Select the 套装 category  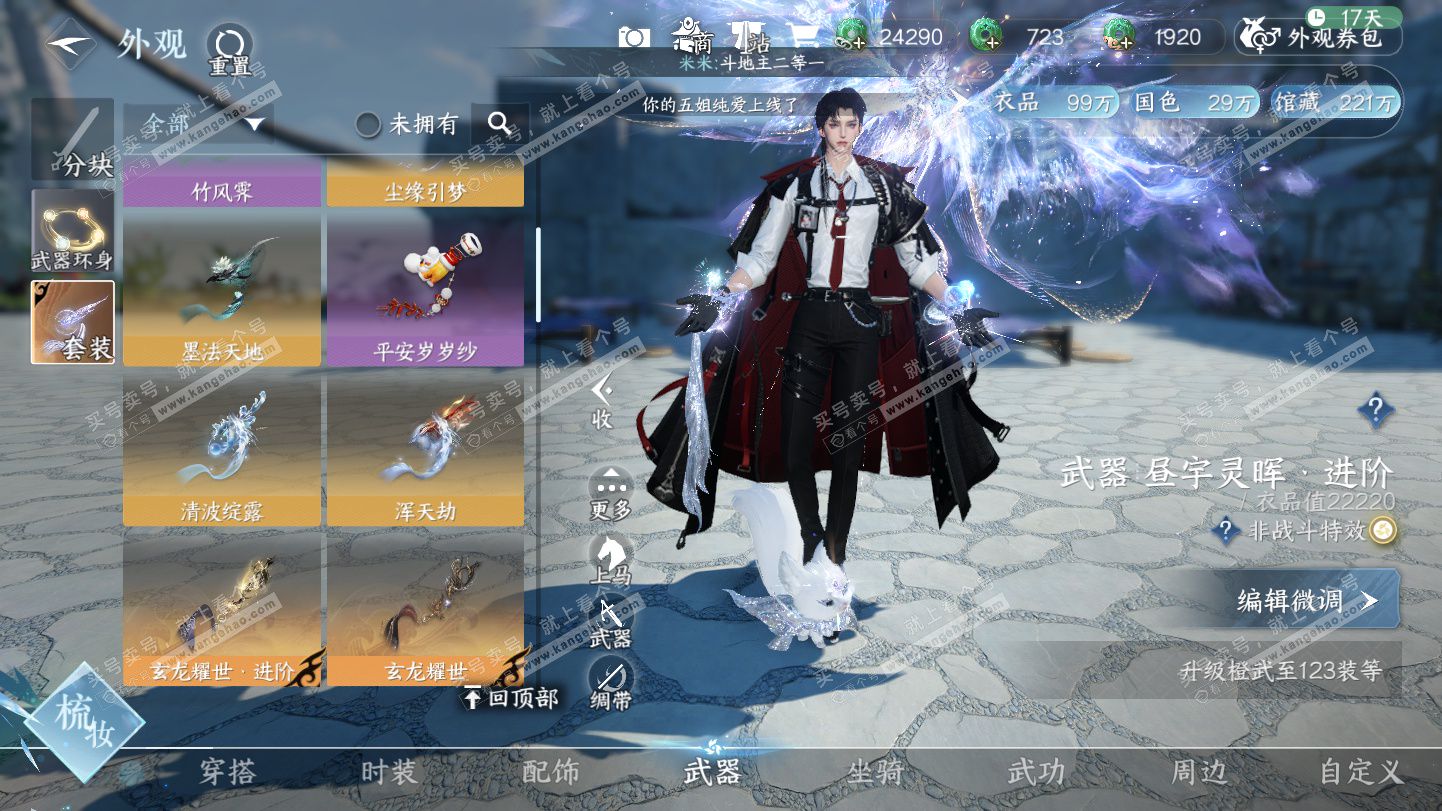click(72, 321)
